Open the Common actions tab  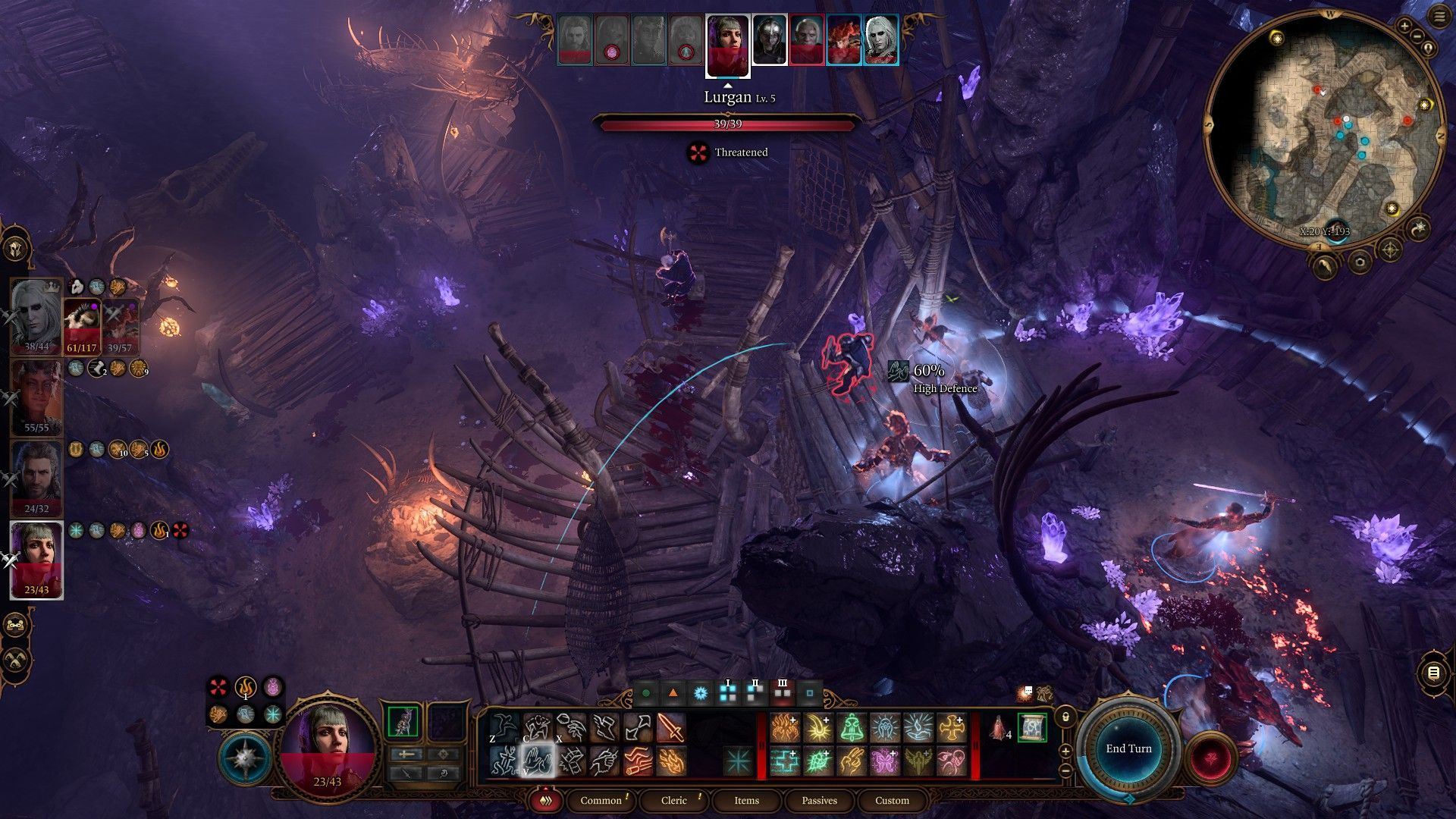tap(601, 800)
